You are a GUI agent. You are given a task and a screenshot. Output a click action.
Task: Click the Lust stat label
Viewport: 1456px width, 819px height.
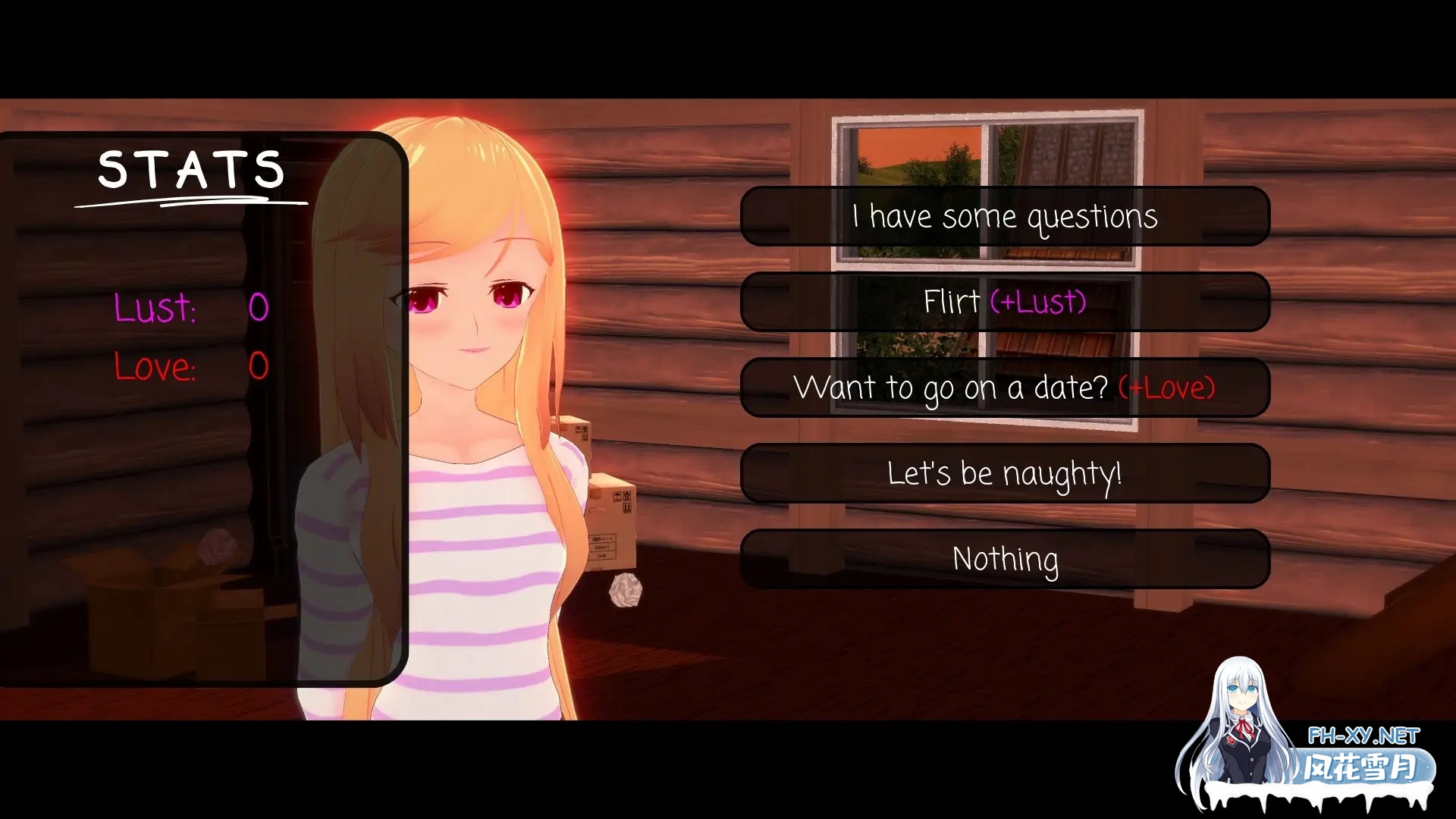154,308
